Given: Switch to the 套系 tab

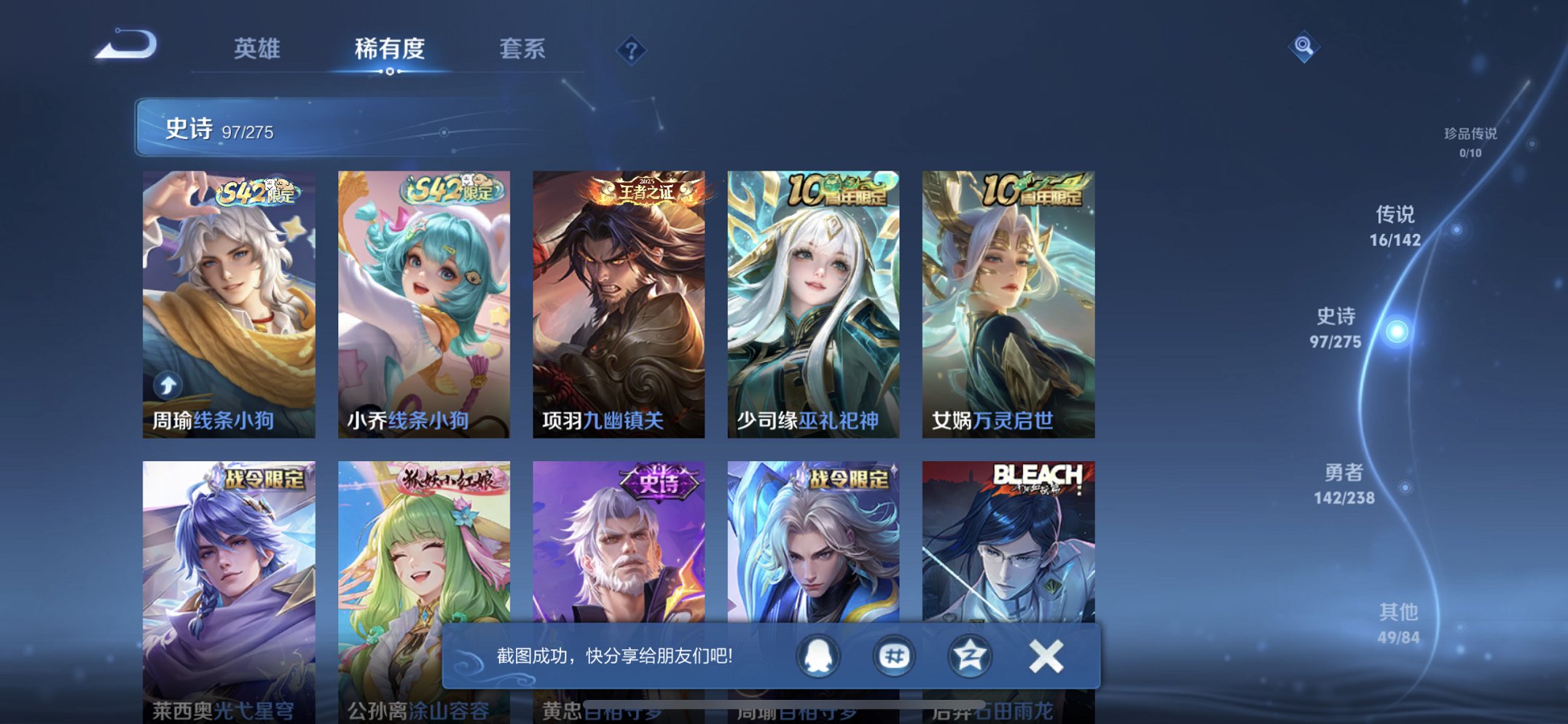Looking at the screenshot, I should click(522, 50).
